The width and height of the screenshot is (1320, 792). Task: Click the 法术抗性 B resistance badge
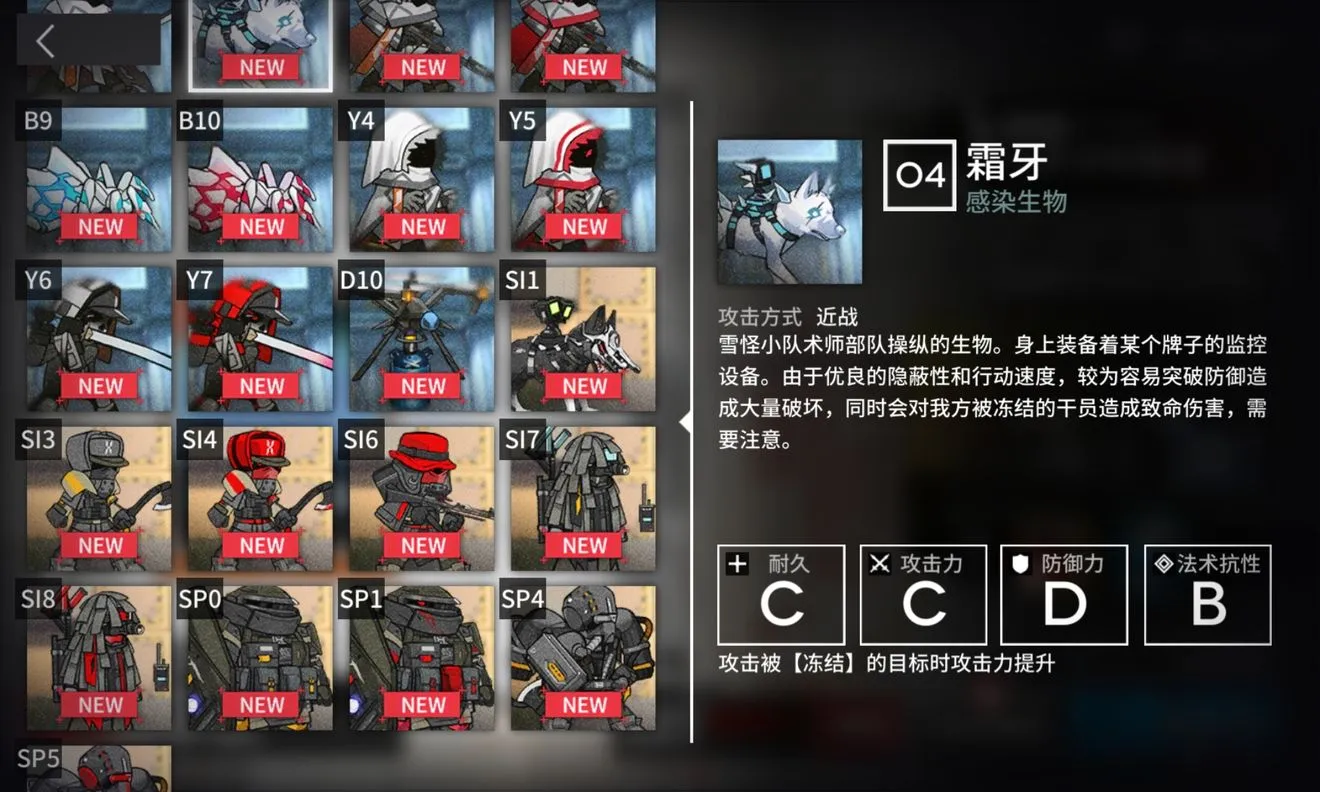coord(1207,594)
